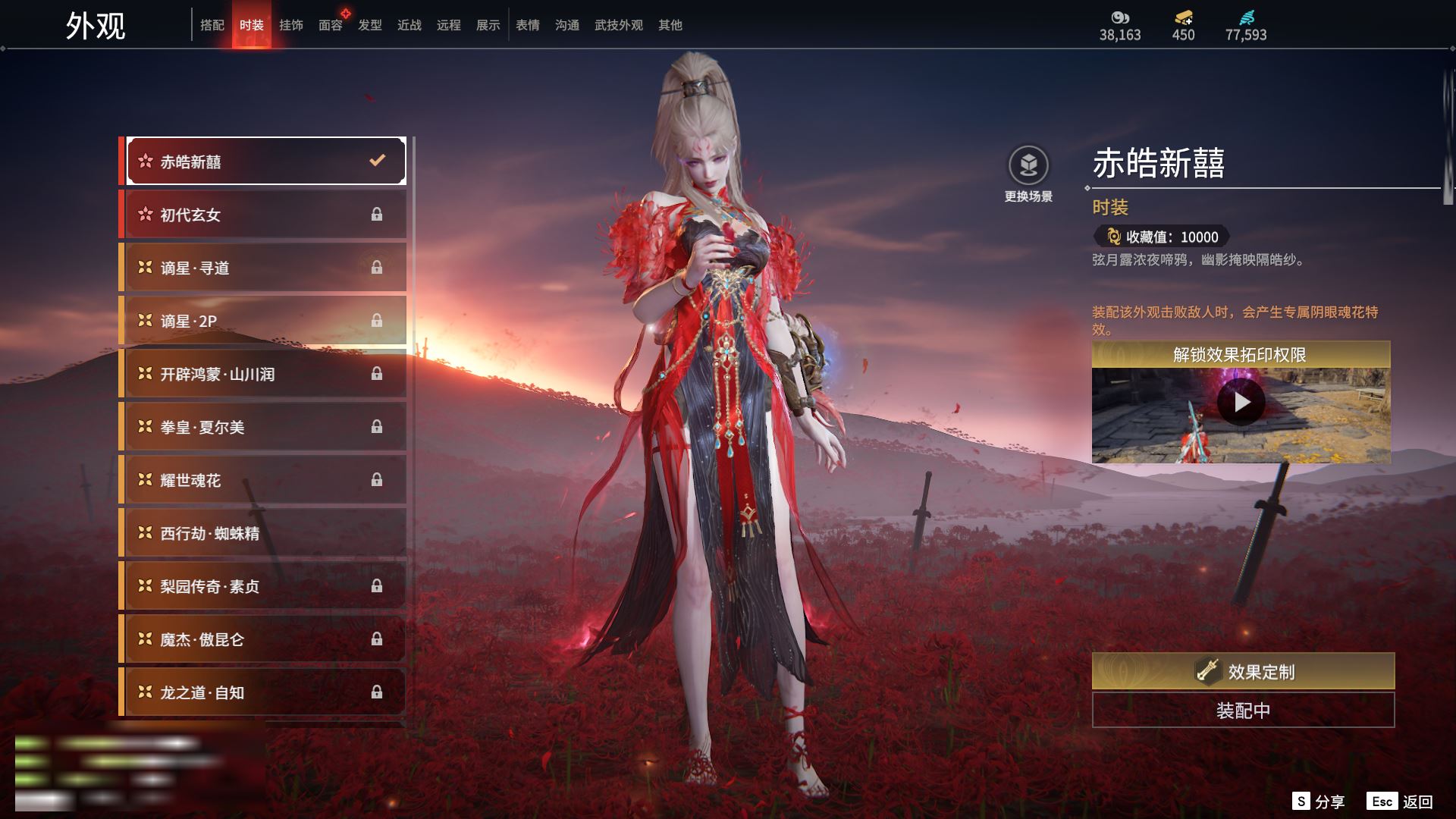
Task: Open the 挂饰 accessories tab
Action: pos(291,25)
